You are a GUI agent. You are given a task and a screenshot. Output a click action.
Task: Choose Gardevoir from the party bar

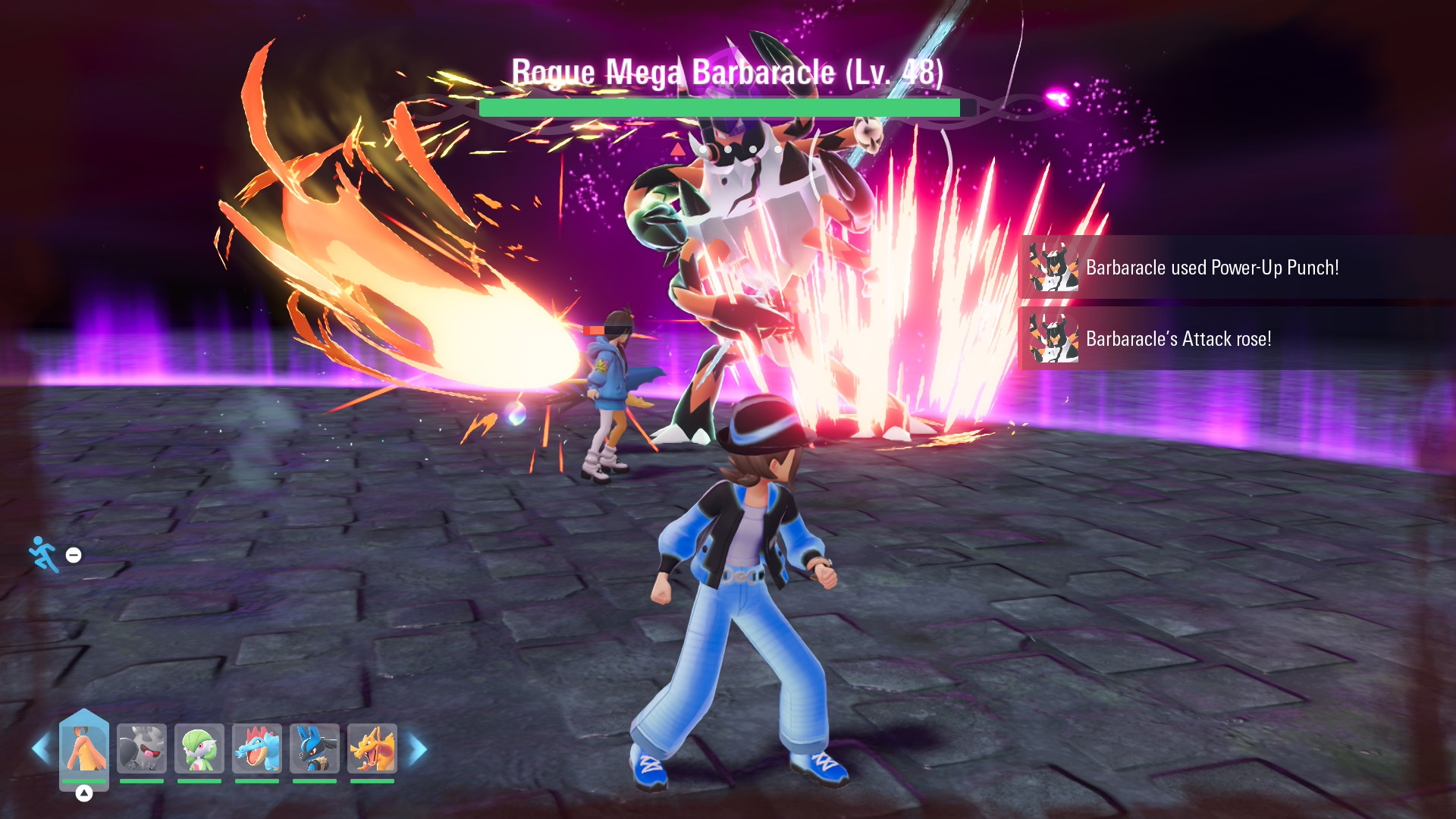199,748
